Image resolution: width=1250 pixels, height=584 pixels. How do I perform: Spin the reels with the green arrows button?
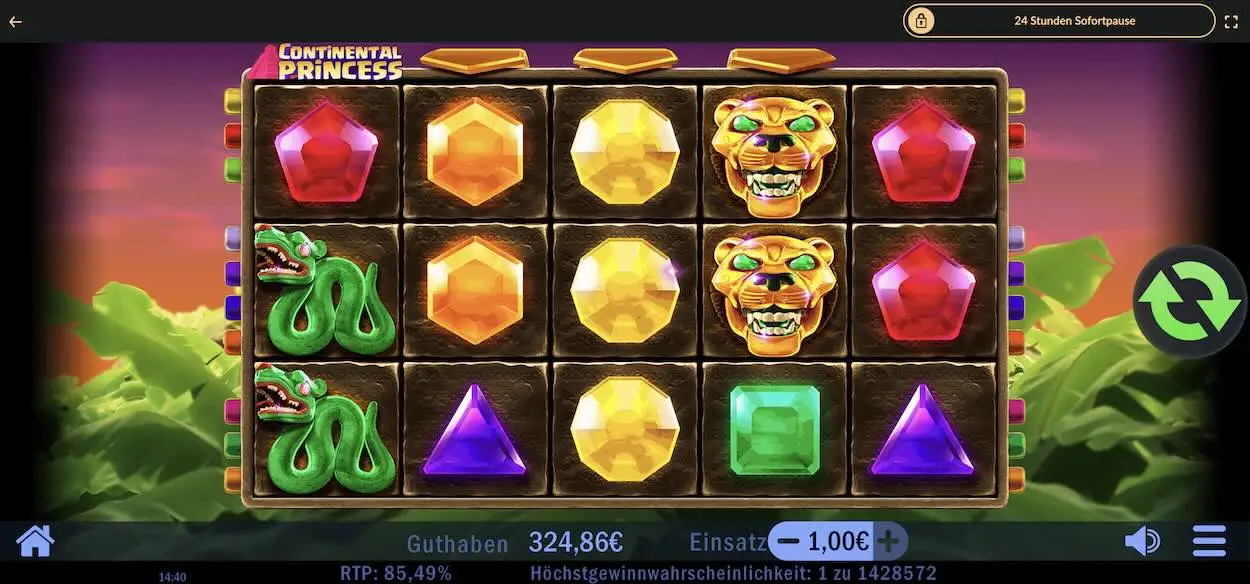1188,302
